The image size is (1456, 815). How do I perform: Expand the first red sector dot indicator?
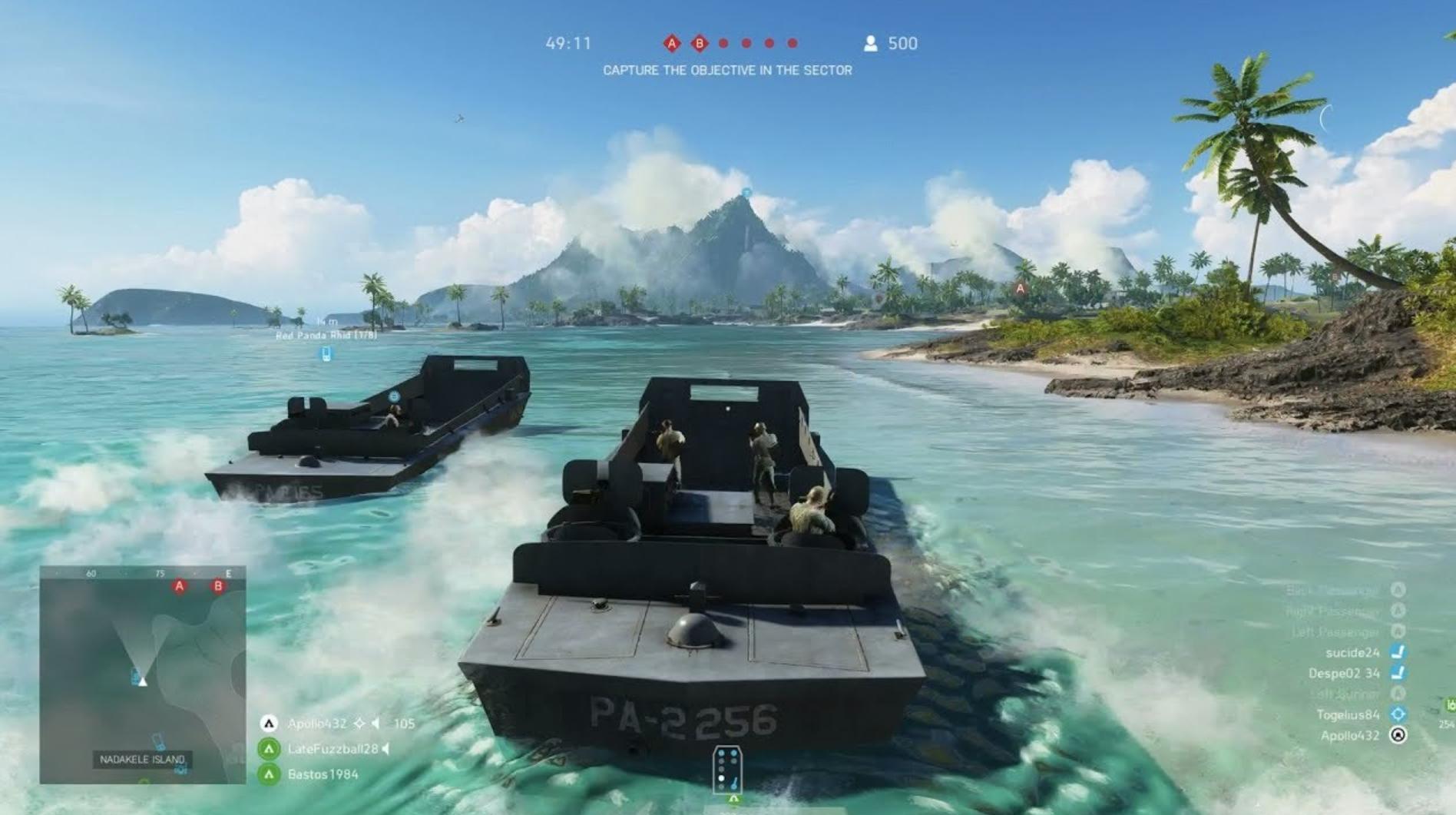coord(722,44)
